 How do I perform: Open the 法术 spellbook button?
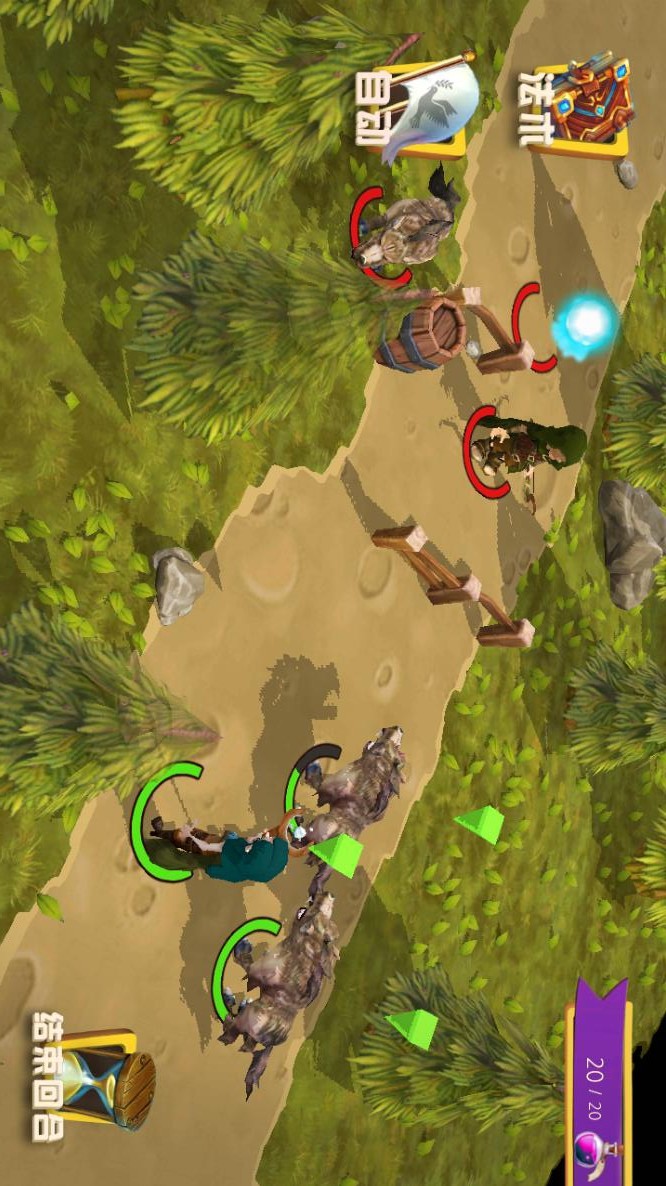[x=580, y=106]
